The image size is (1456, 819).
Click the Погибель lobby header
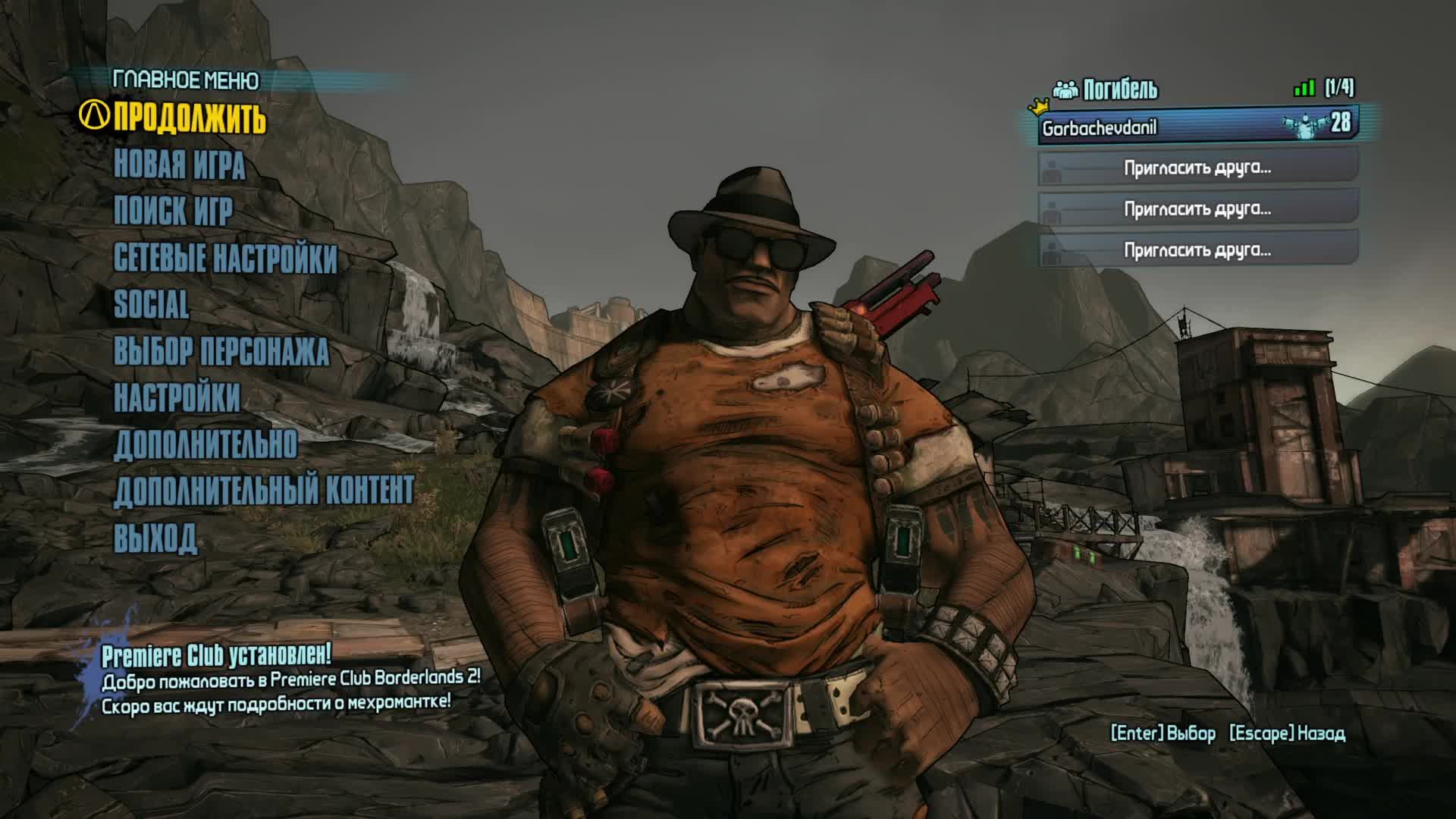1120,89
